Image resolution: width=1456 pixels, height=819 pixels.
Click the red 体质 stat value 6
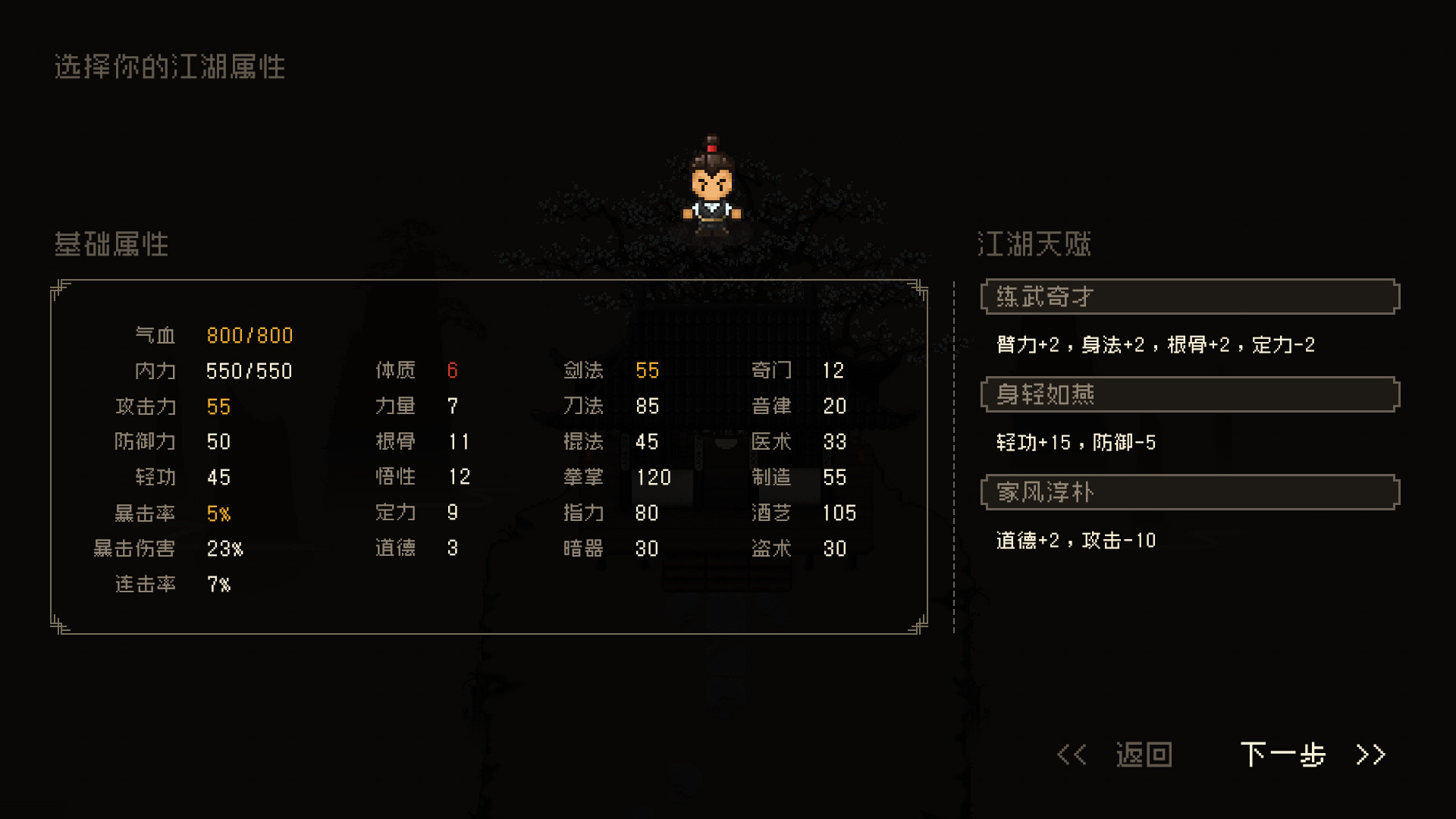453,371
